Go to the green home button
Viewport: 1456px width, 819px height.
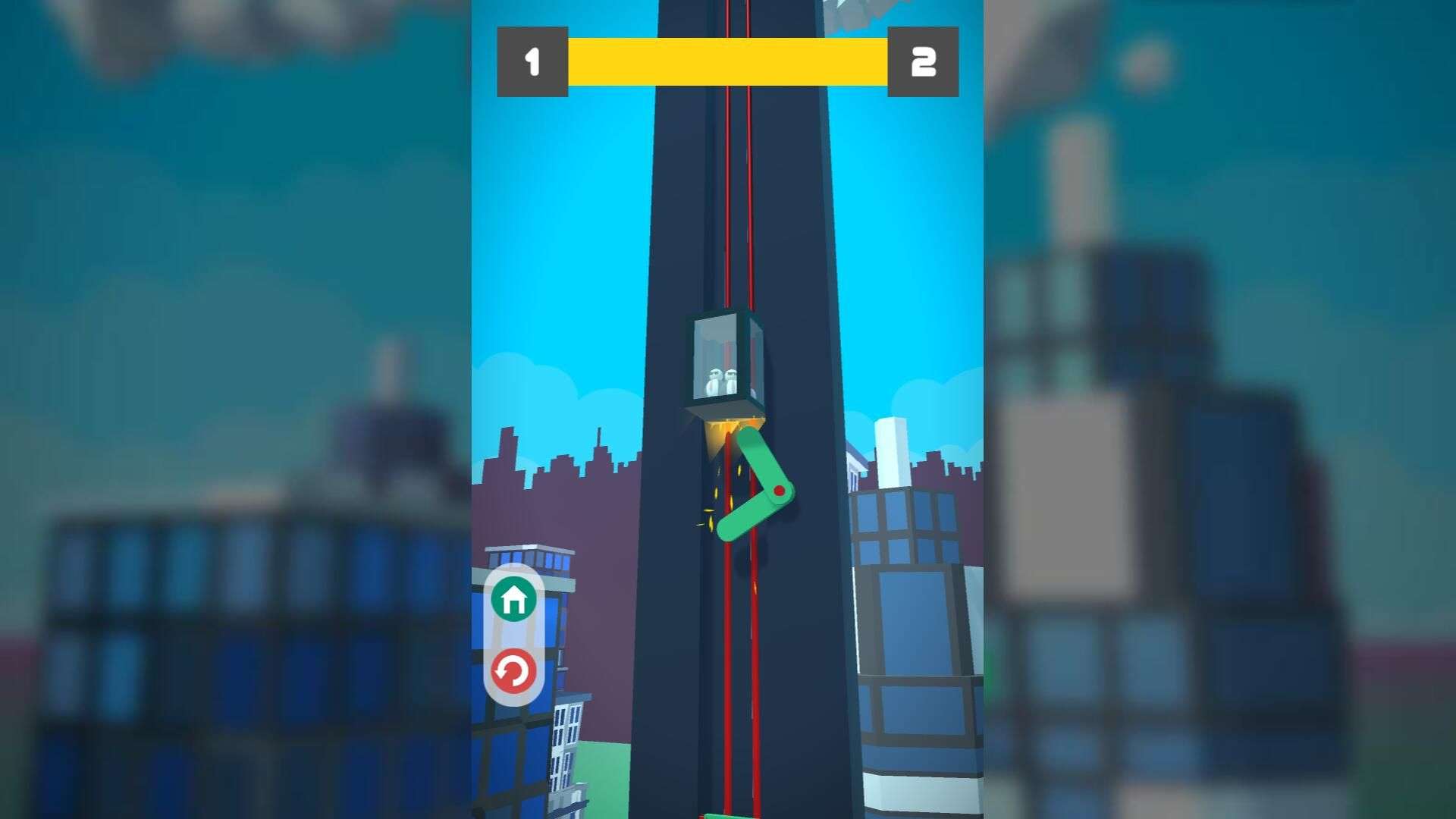tap(513, 599)
